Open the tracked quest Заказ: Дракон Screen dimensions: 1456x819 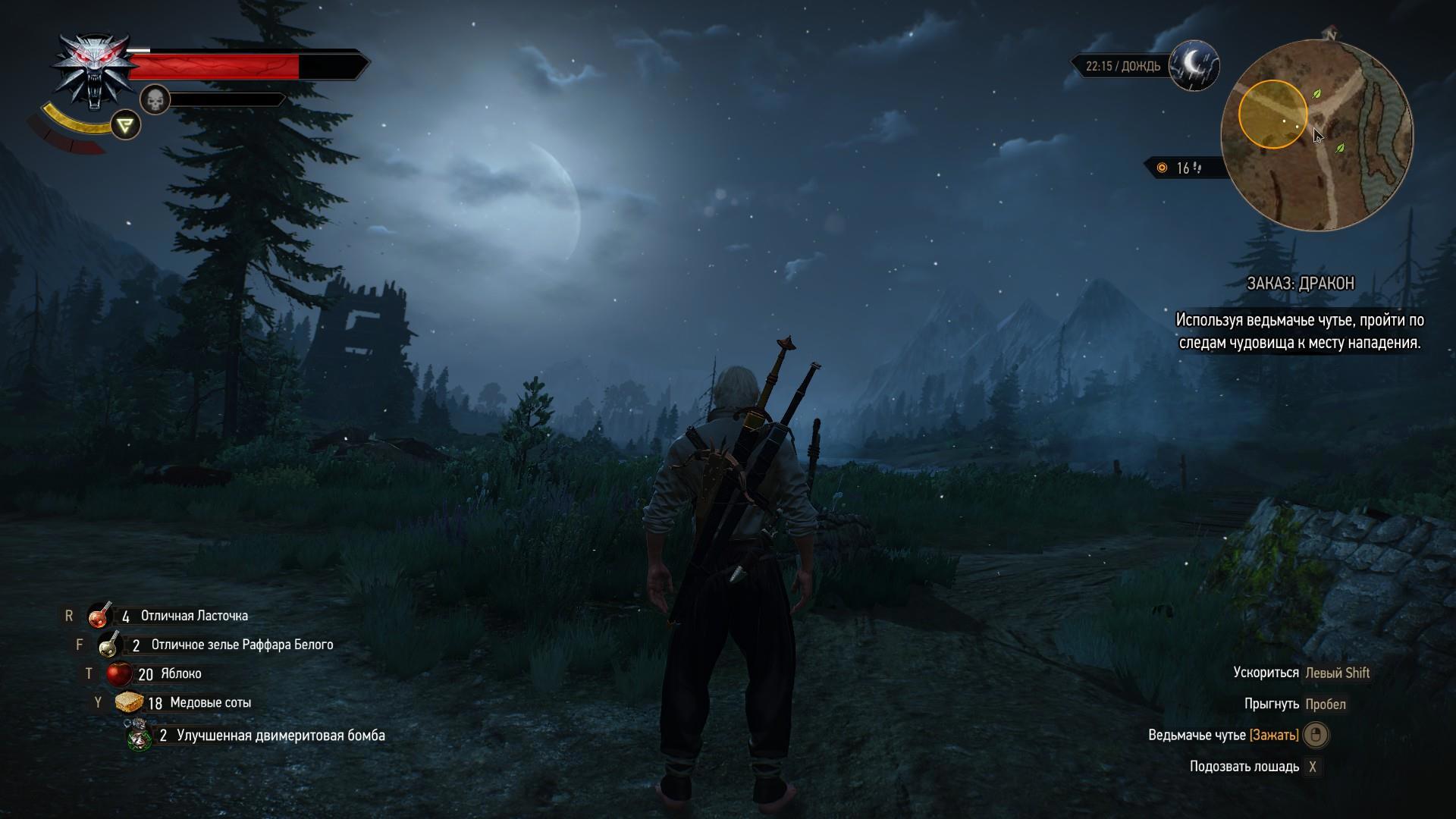click(x=1300, y=284)
